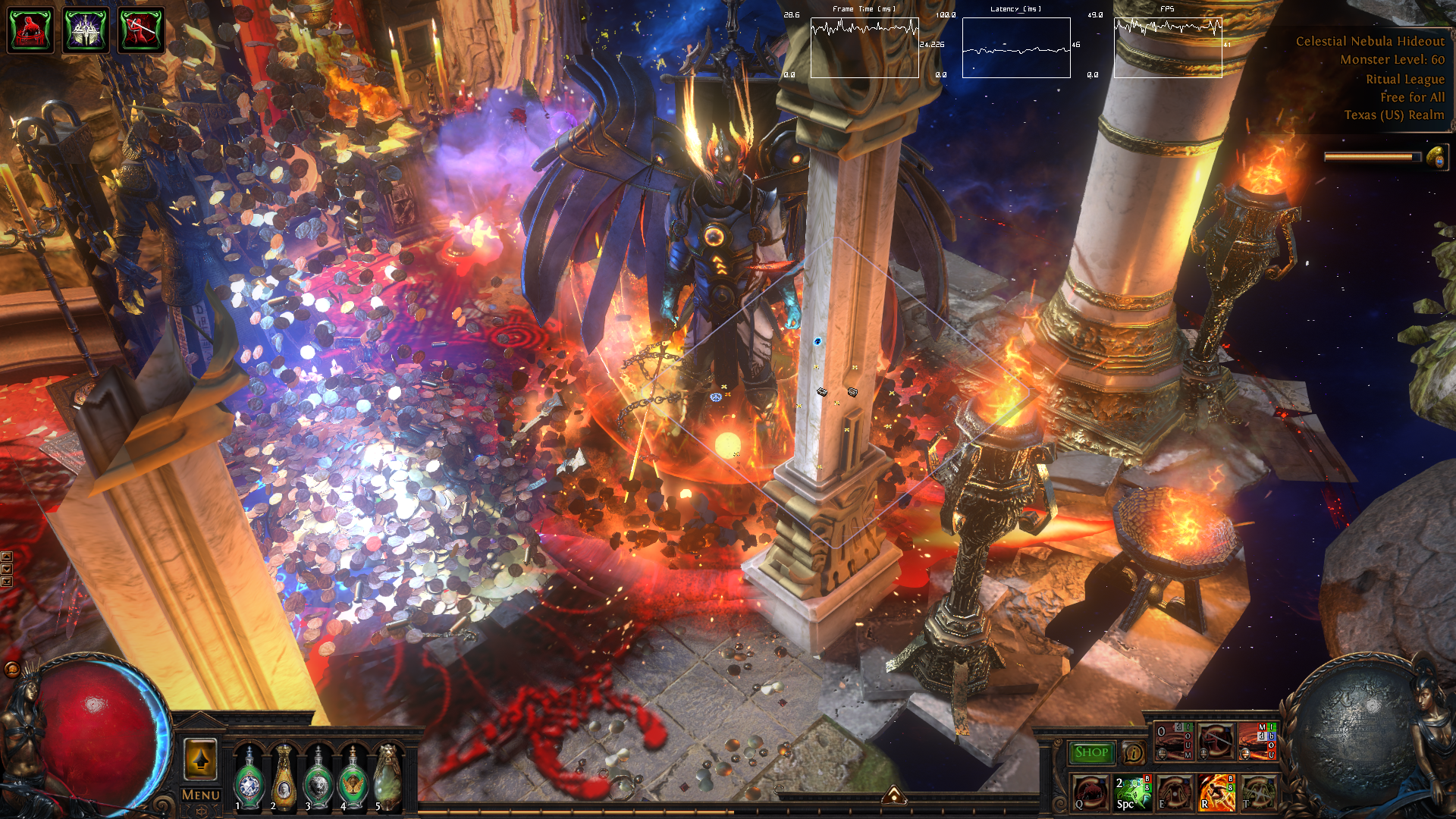This screenshot has height=819, width=1456.
Task: Click the white helmet buff icon
Action: coord(86,30)
